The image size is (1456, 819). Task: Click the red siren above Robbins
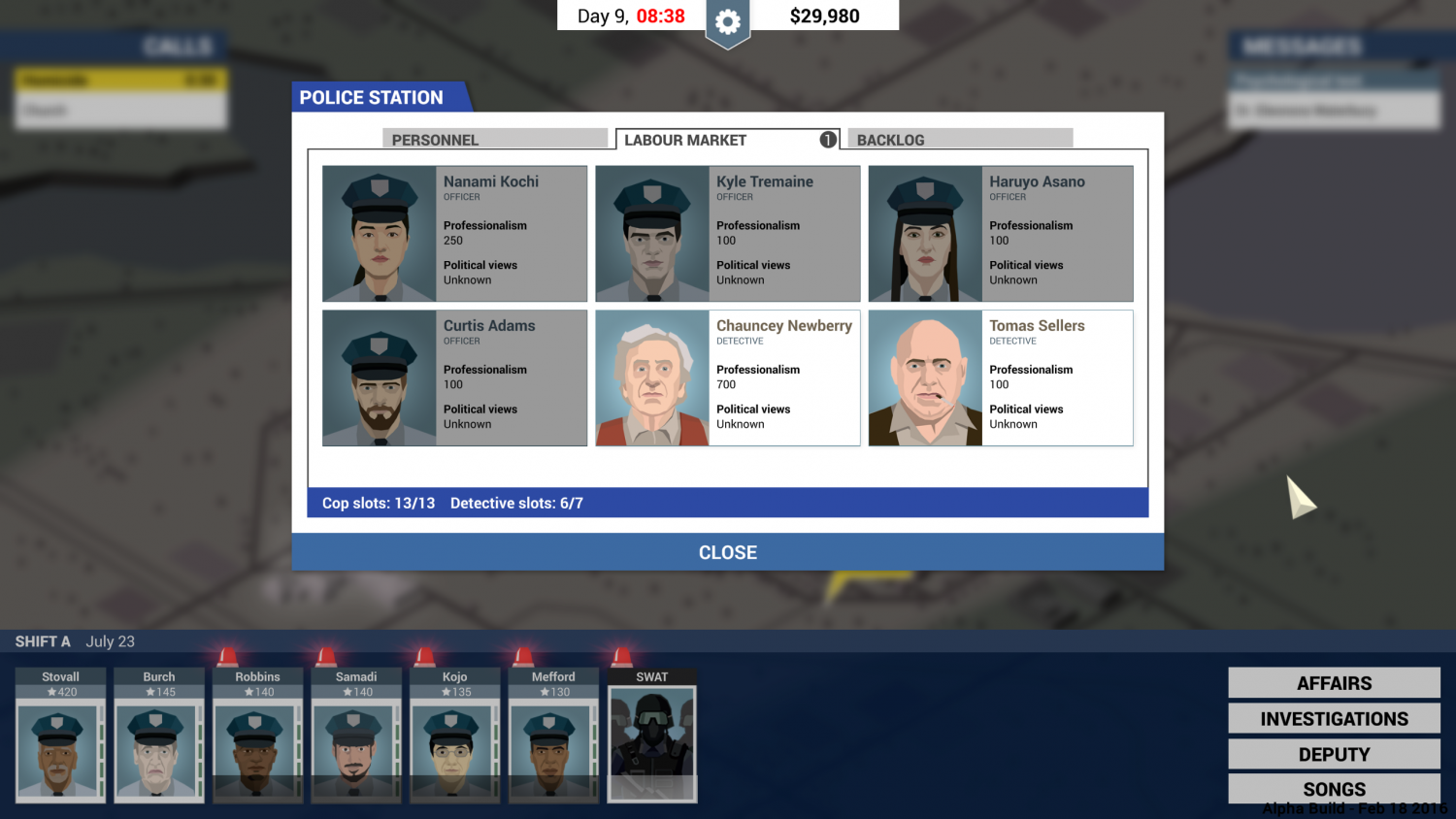click(225, 655)
